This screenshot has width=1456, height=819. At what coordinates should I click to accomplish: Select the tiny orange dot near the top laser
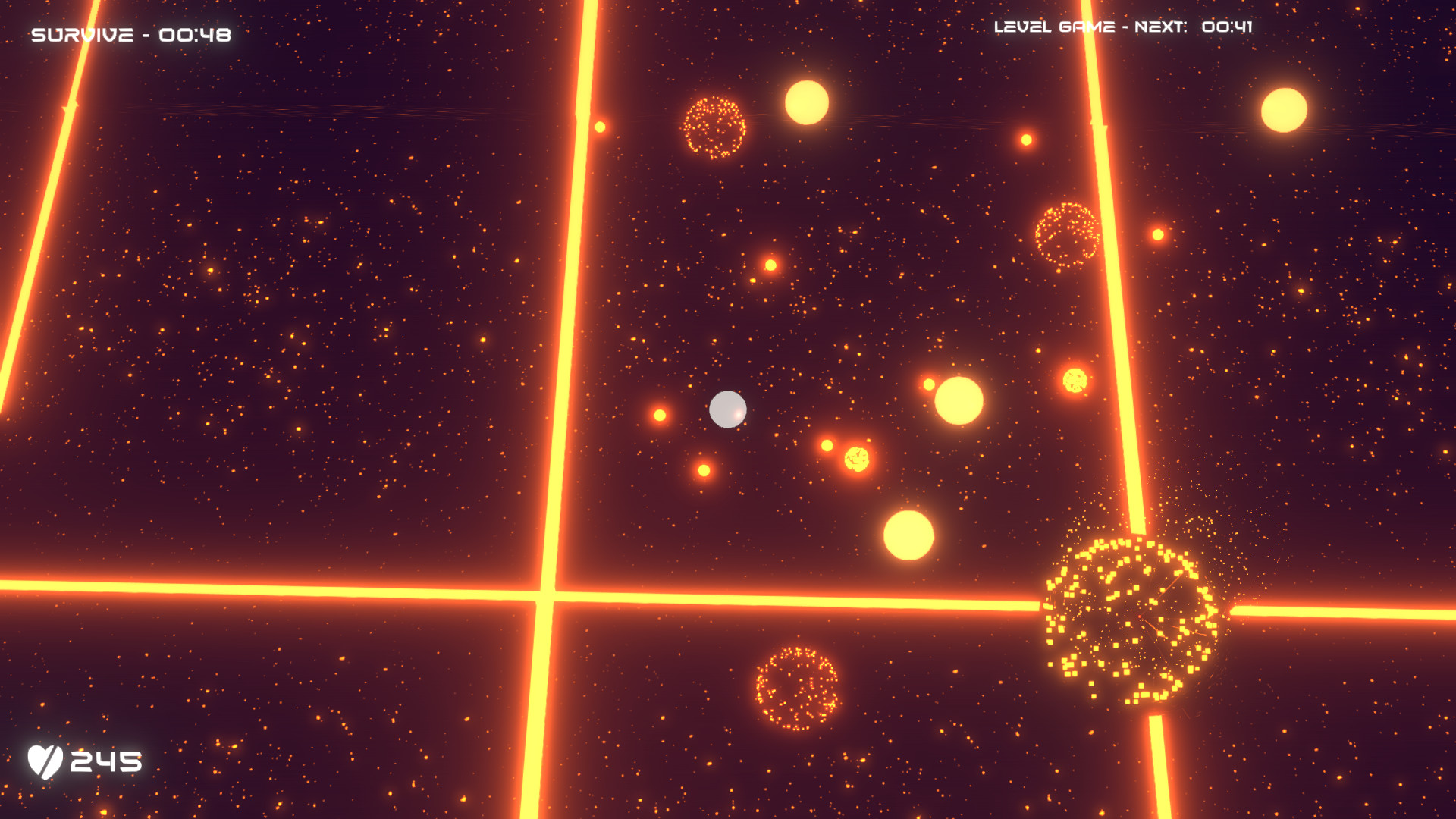coord(598,127)
